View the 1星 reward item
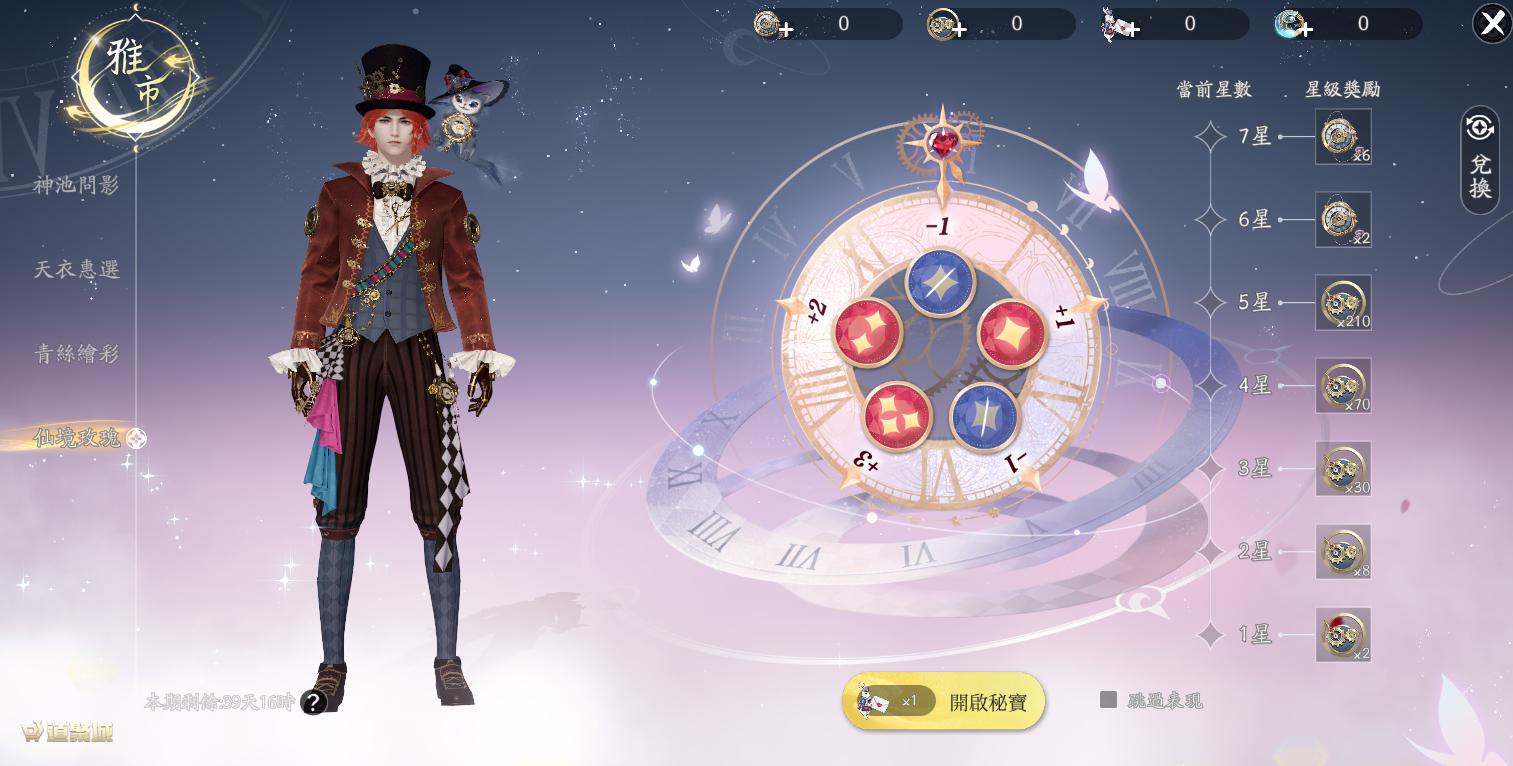 click(x=1343, y=635)
